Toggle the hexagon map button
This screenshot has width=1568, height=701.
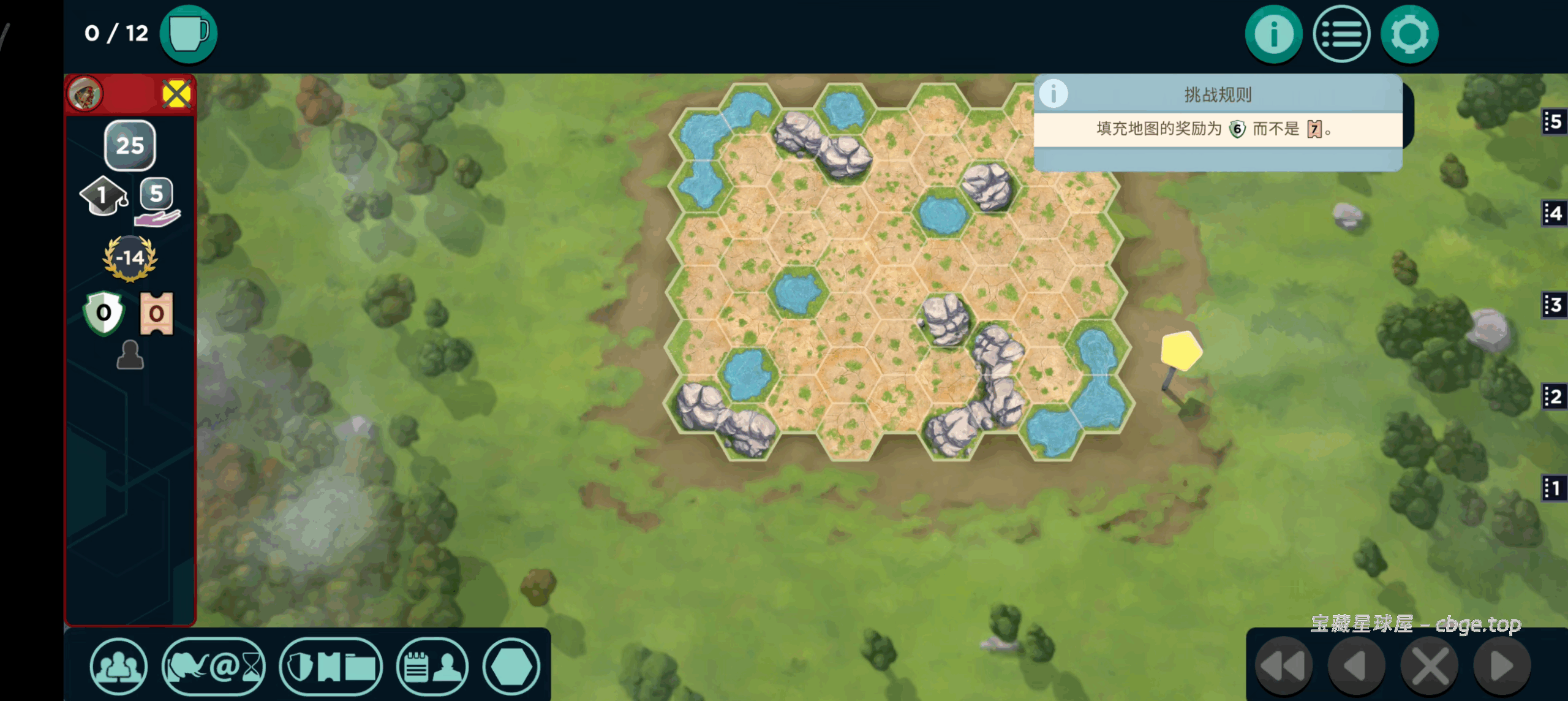(511, 667)
